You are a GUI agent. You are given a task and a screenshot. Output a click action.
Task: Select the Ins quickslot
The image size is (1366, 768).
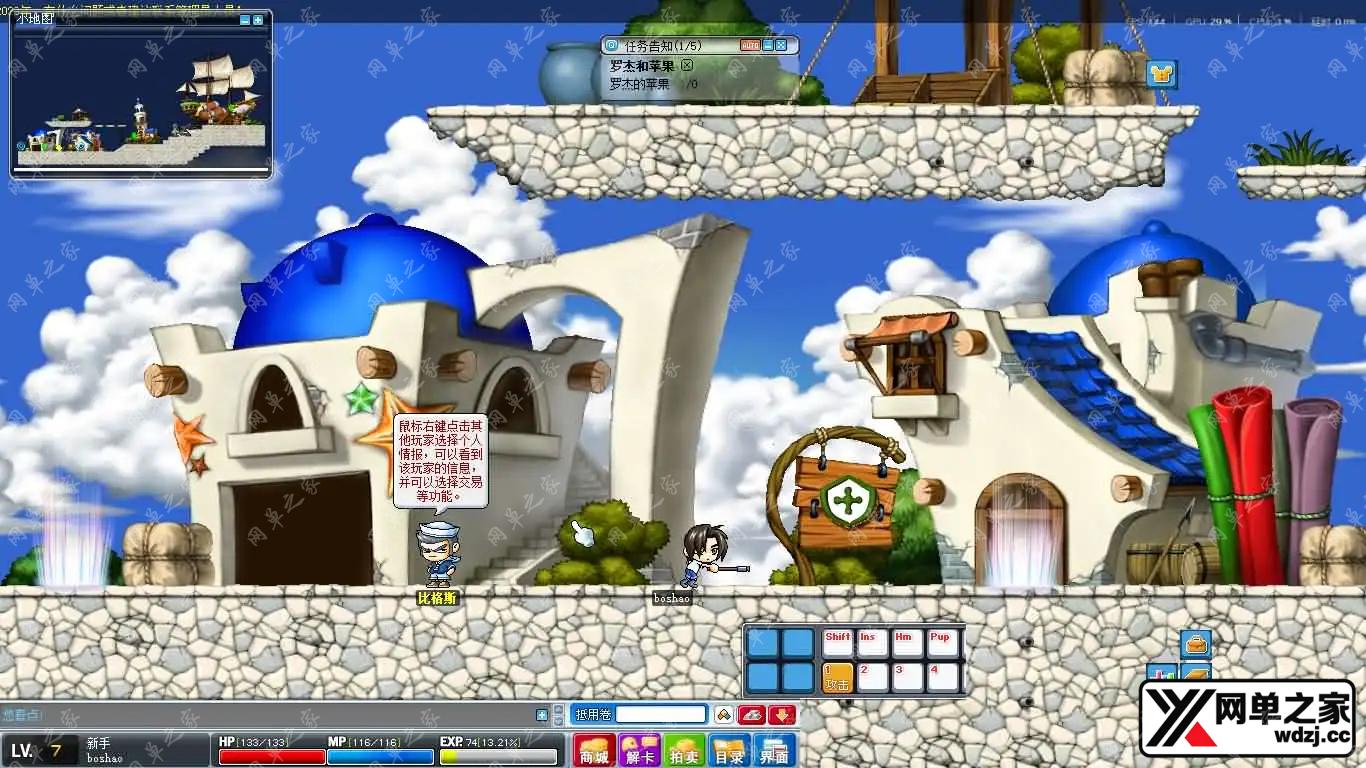(x=872, y=642)
